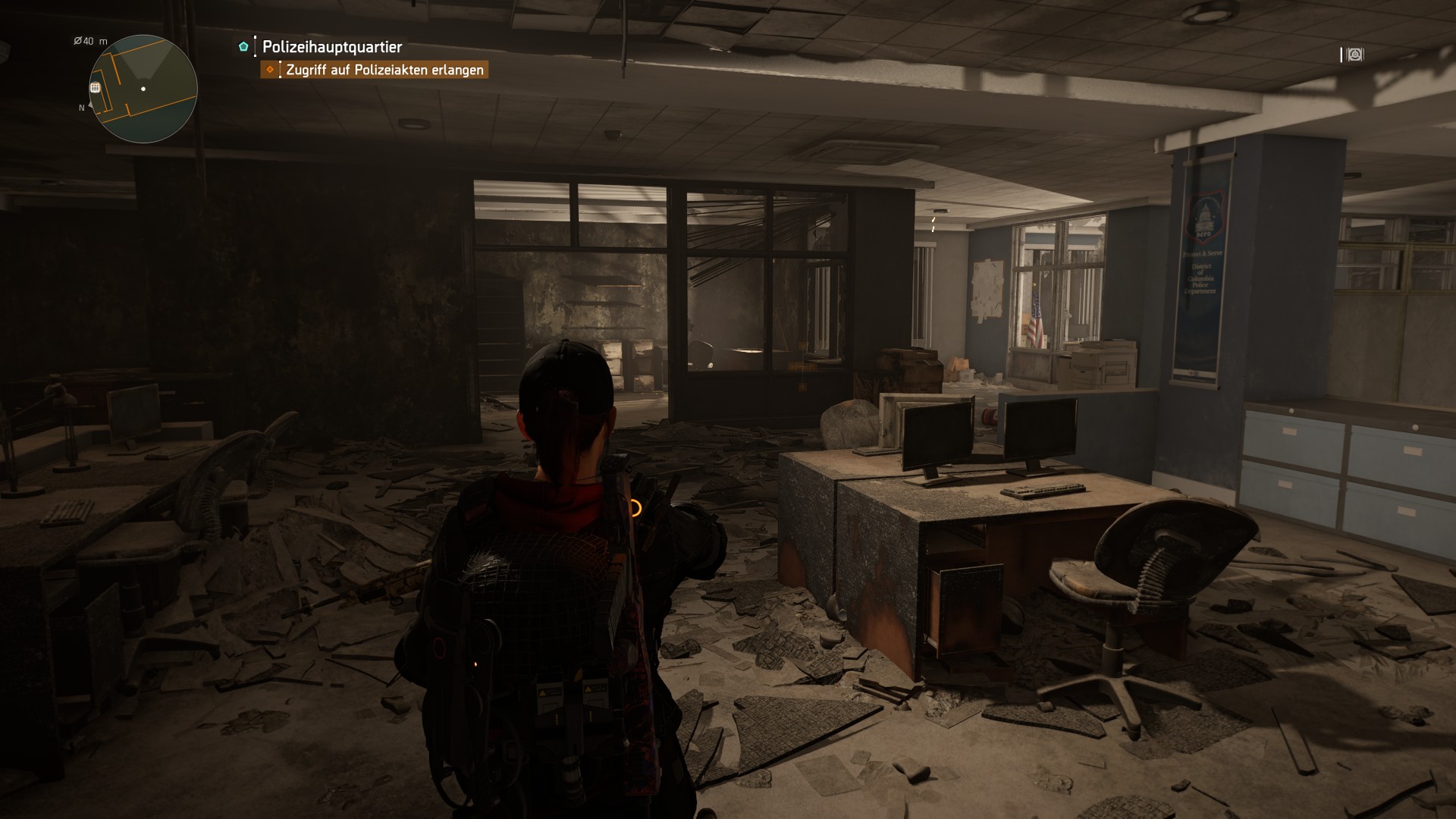Click the teal pentagon mission icon
This screenshot has height=819, width=1456.
coord(243,46)
